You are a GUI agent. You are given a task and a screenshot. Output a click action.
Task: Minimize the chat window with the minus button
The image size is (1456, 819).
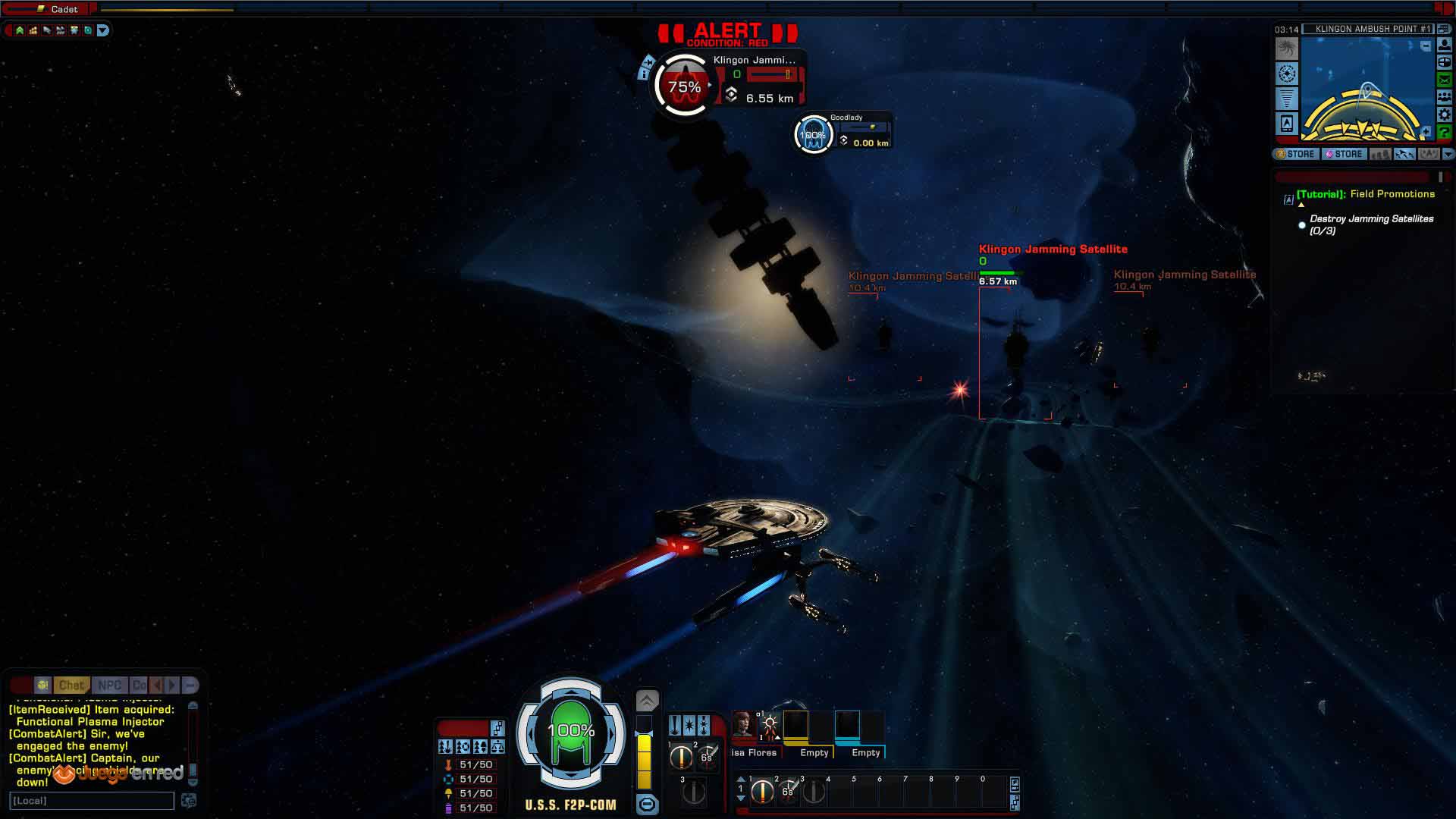tap(190, 685)
